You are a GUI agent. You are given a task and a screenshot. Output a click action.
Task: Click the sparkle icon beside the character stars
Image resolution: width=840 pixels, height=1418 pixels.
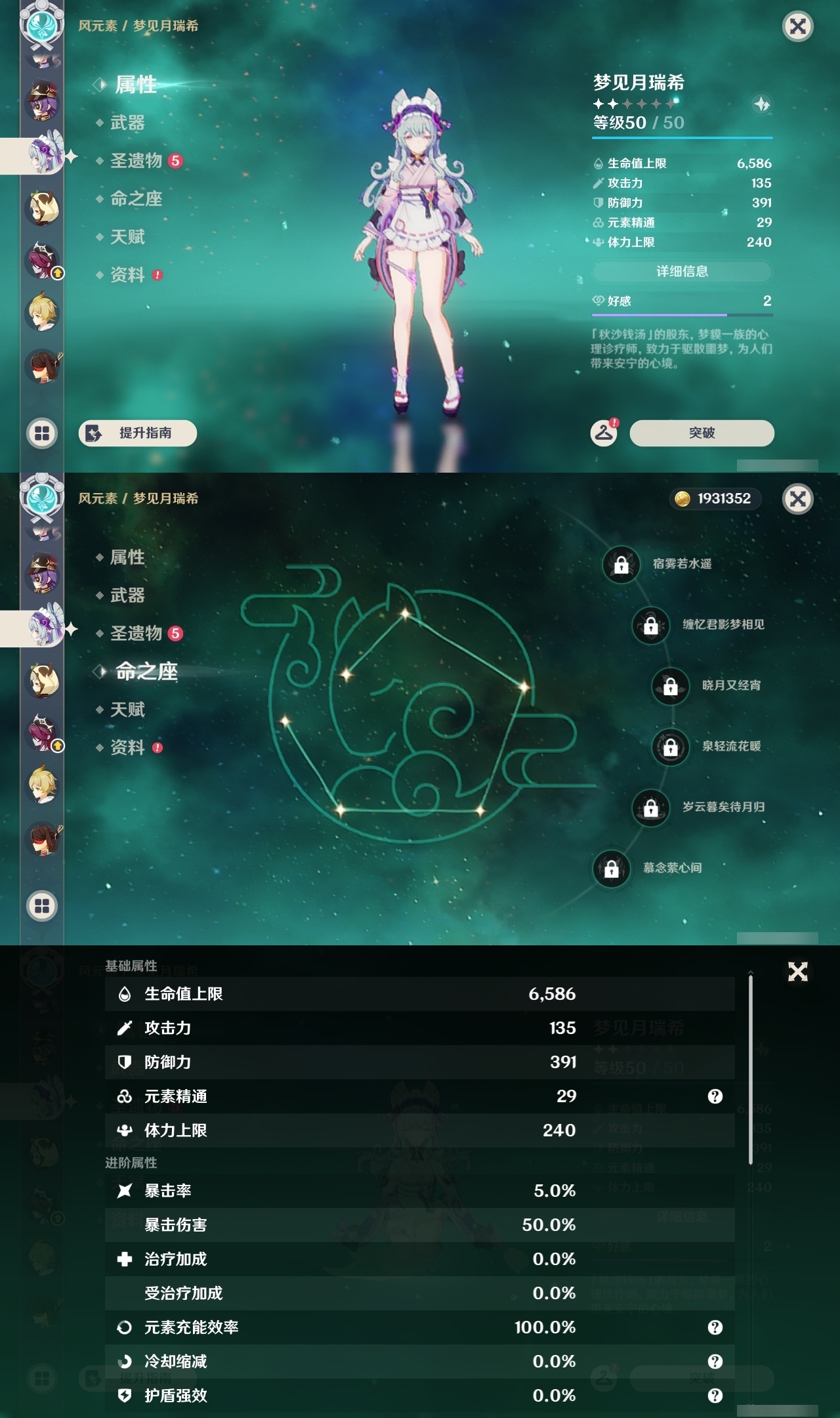tap(761, 103)
